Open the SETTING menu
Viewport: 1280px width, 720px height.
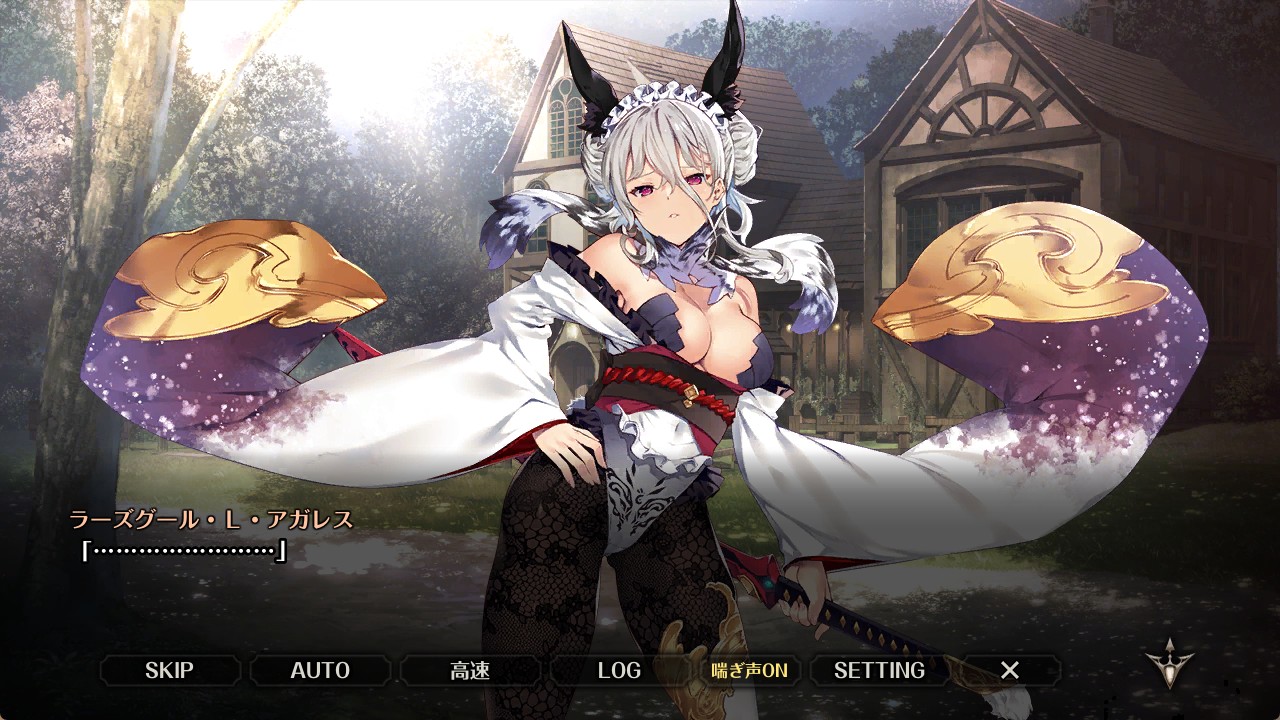click(879, 670)
